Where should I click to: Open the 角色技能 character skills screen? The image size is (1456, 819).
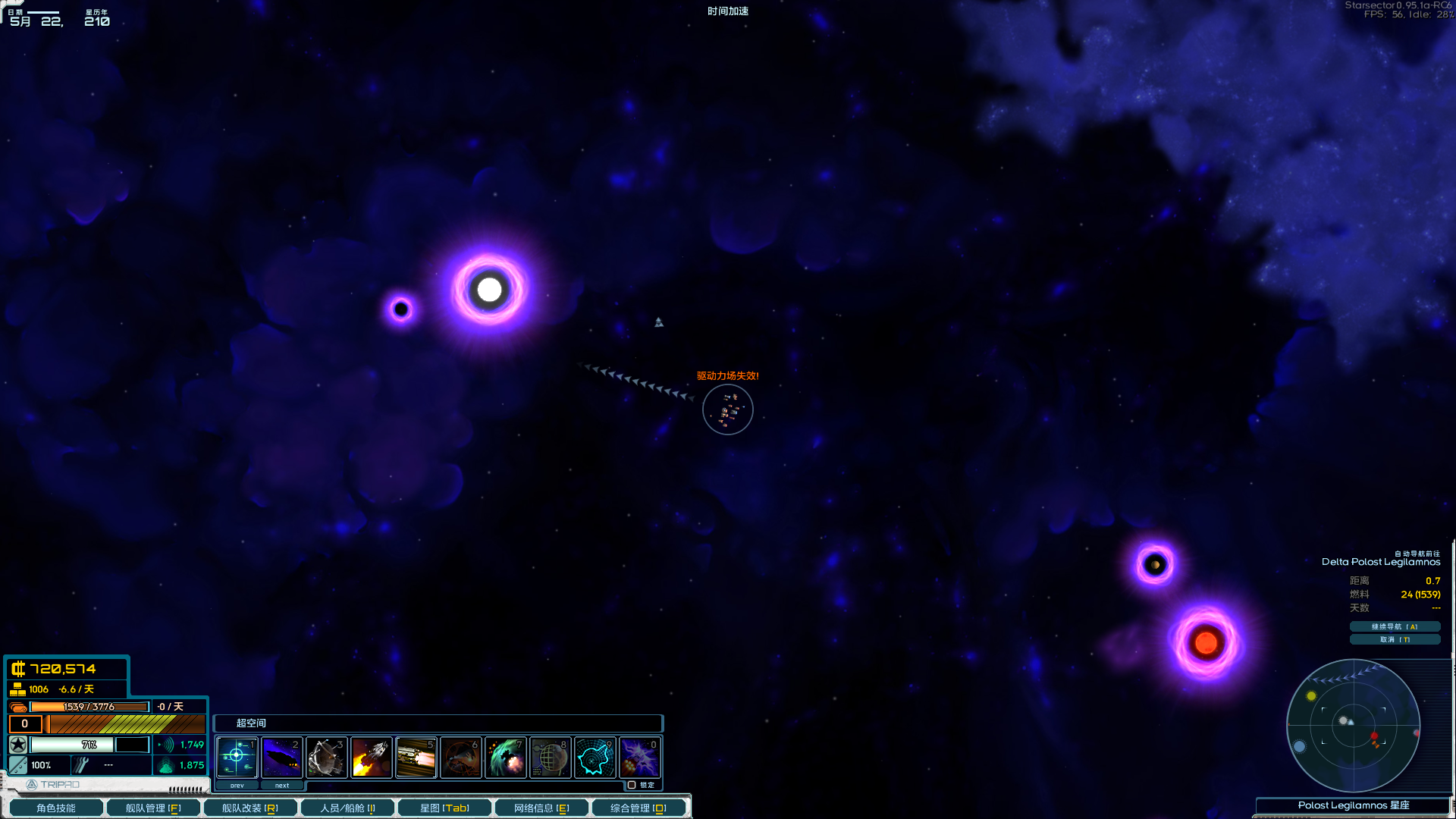(55, 808)
